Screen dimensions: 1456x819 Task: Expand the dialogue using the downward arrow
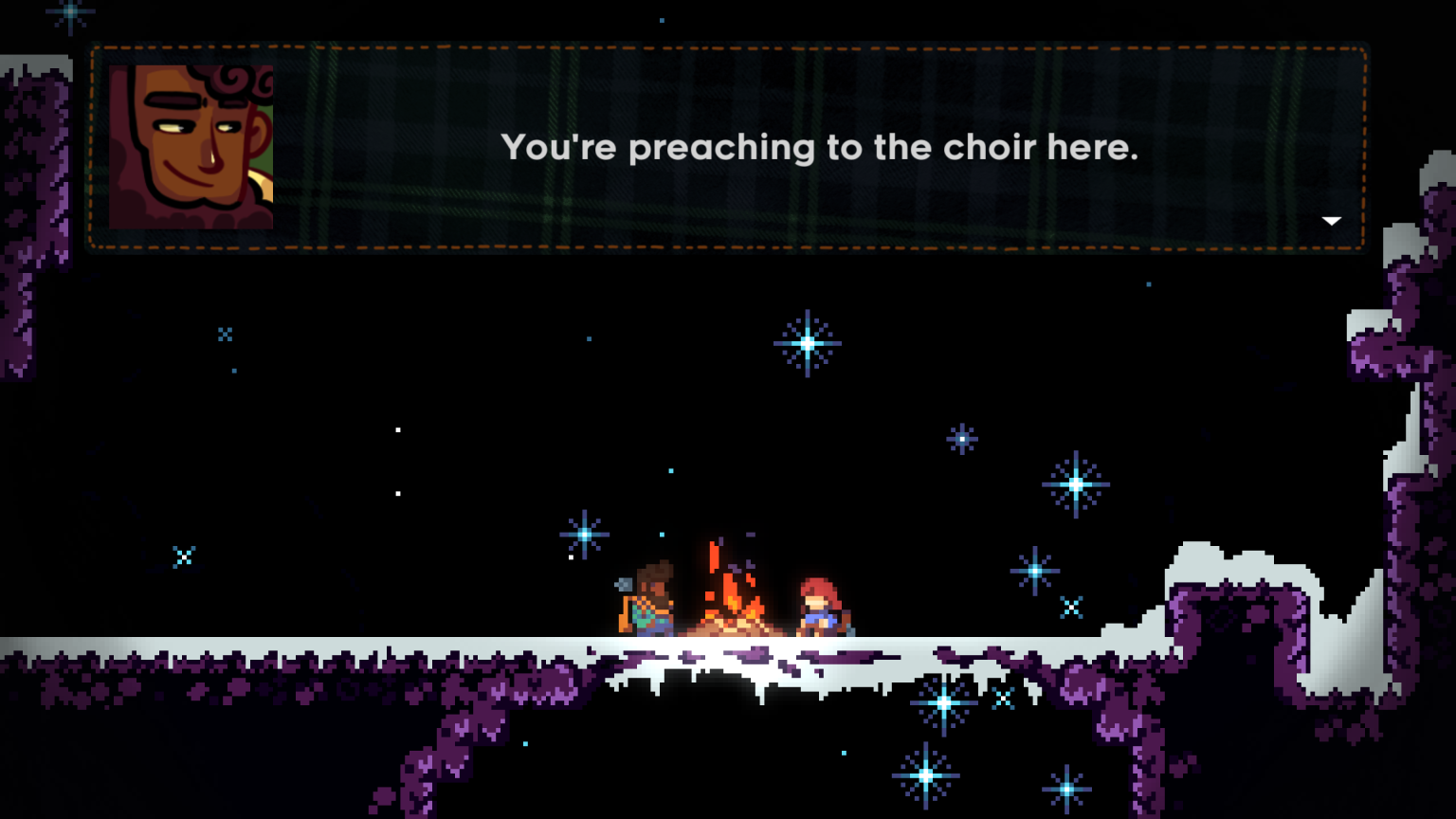tap(1333, 220)
